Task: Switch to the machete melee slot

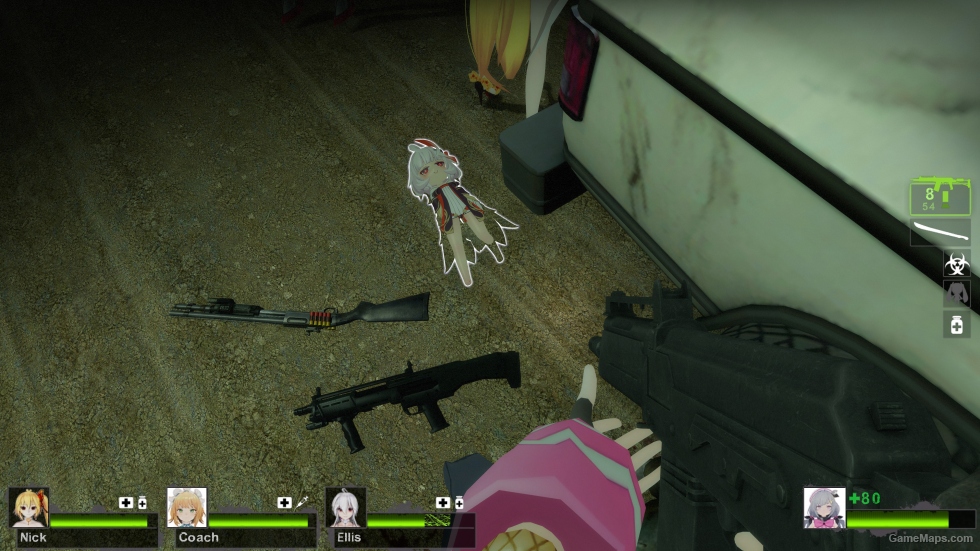Action: (940, 234)
